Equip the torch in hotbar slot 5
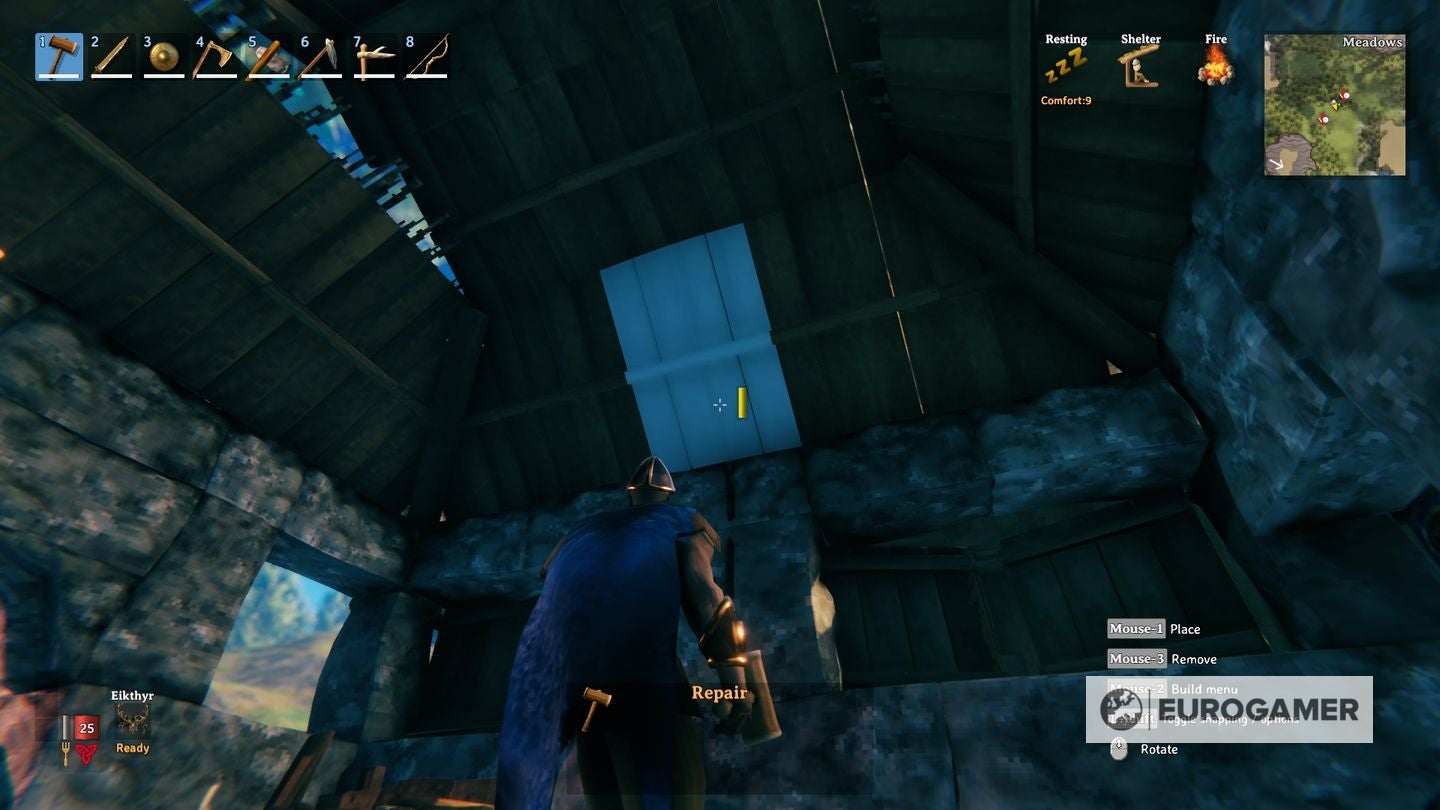Screen dimensions: 1440x810 [x=269, y=57]
